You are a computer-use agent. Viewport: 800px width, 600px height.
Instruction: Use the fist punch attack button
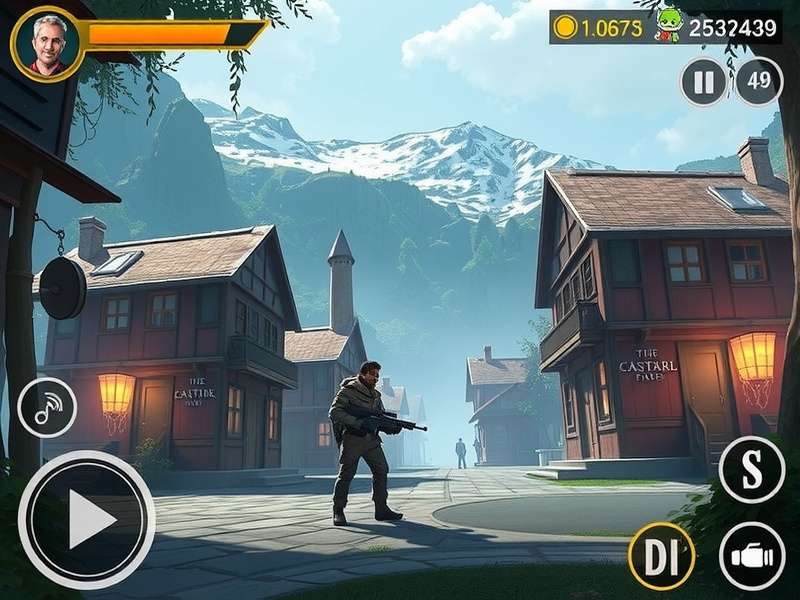coord(752,556)
